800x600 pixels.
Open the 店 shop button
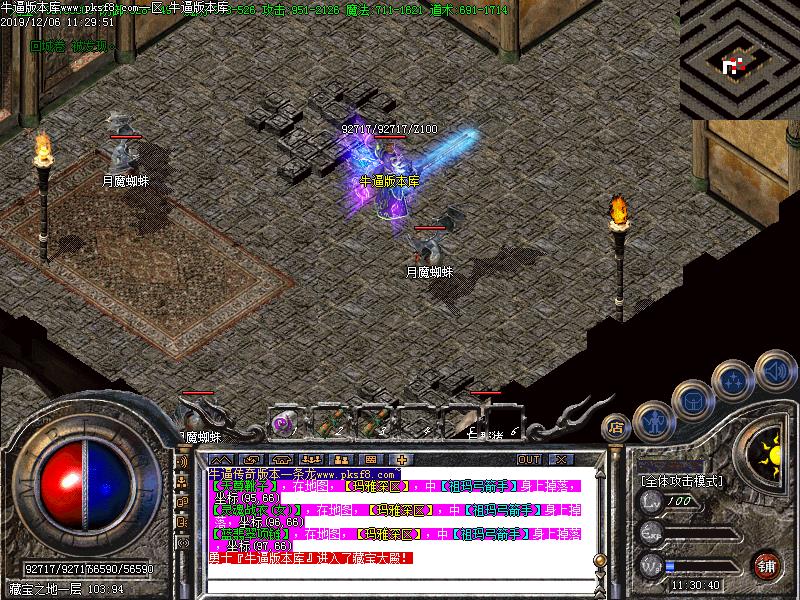[617, 428]
